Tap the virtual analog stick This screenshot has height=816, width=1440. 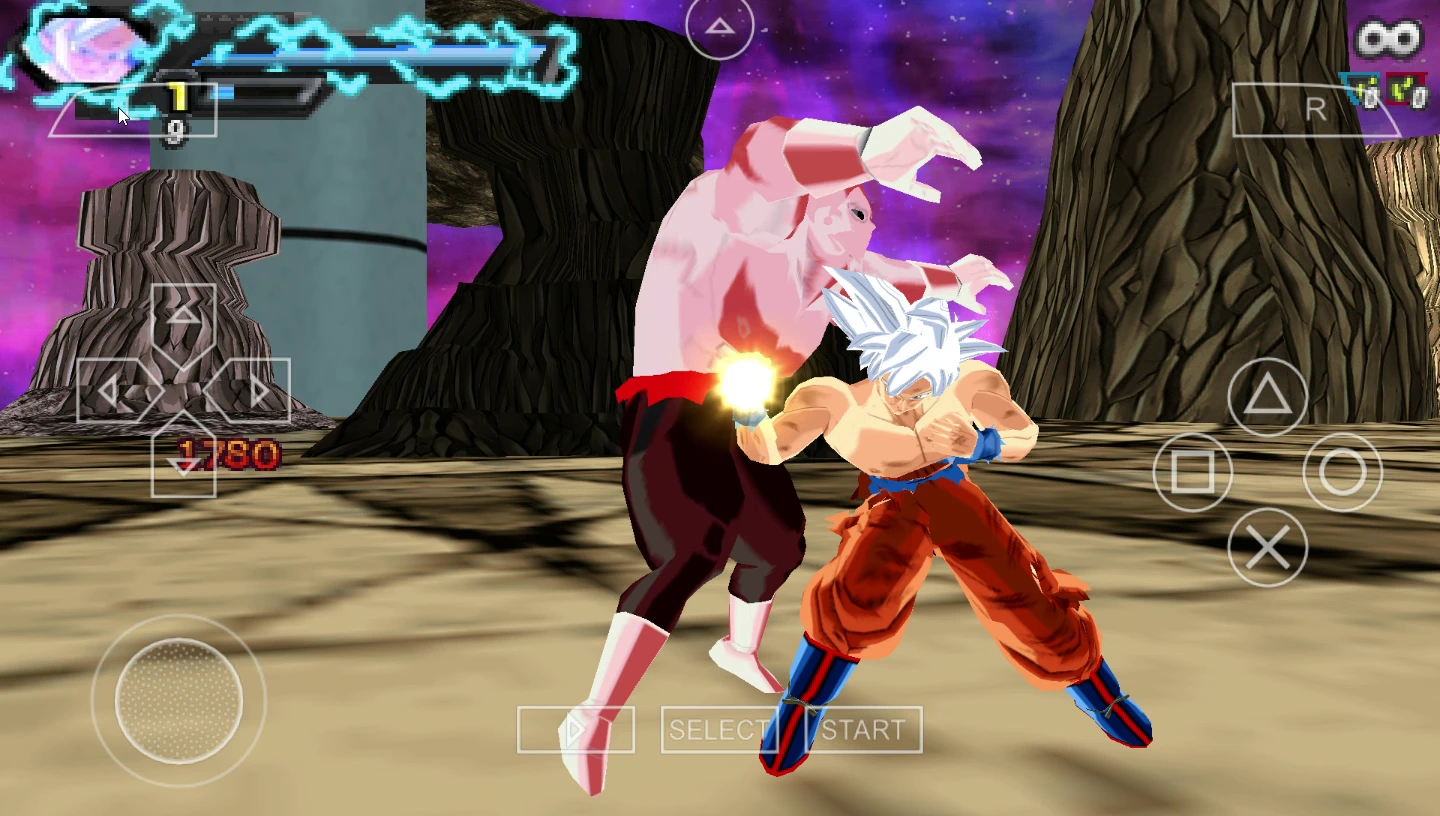[x=179, y=700]
